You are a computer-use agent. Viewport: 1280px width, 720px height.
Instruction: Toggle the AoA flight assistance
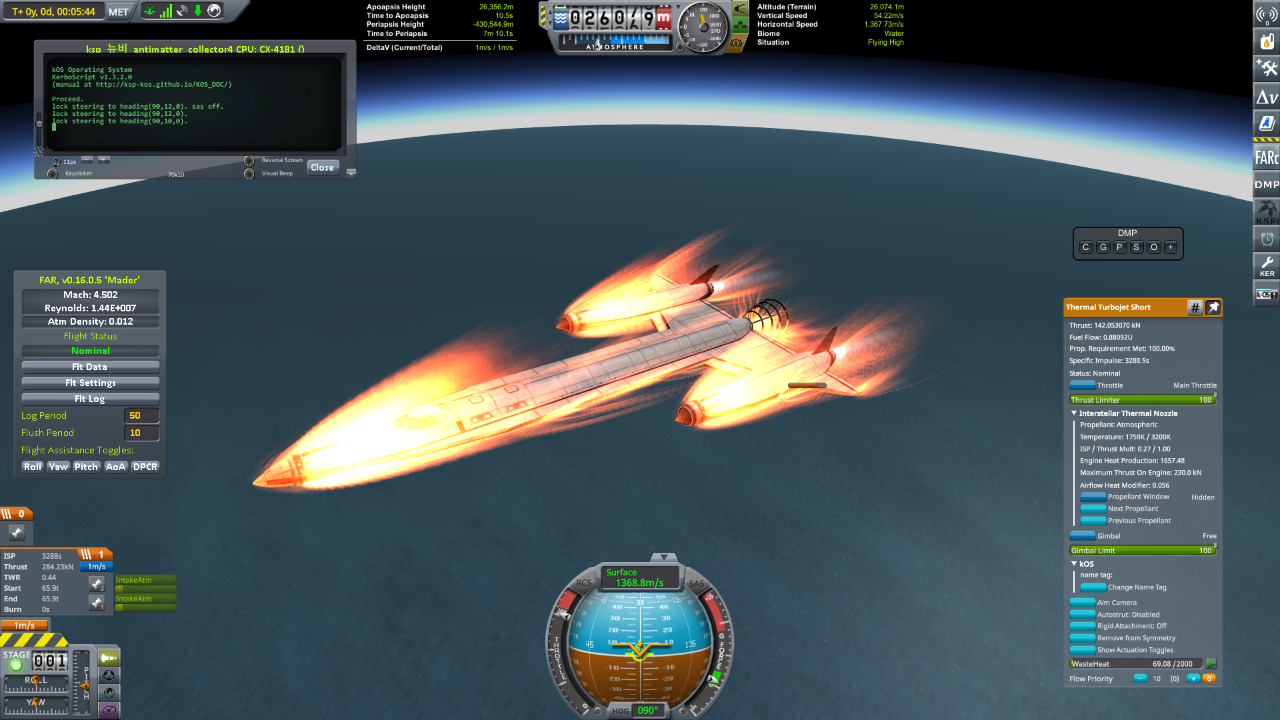pyautogui.click(x=116, y=466)
